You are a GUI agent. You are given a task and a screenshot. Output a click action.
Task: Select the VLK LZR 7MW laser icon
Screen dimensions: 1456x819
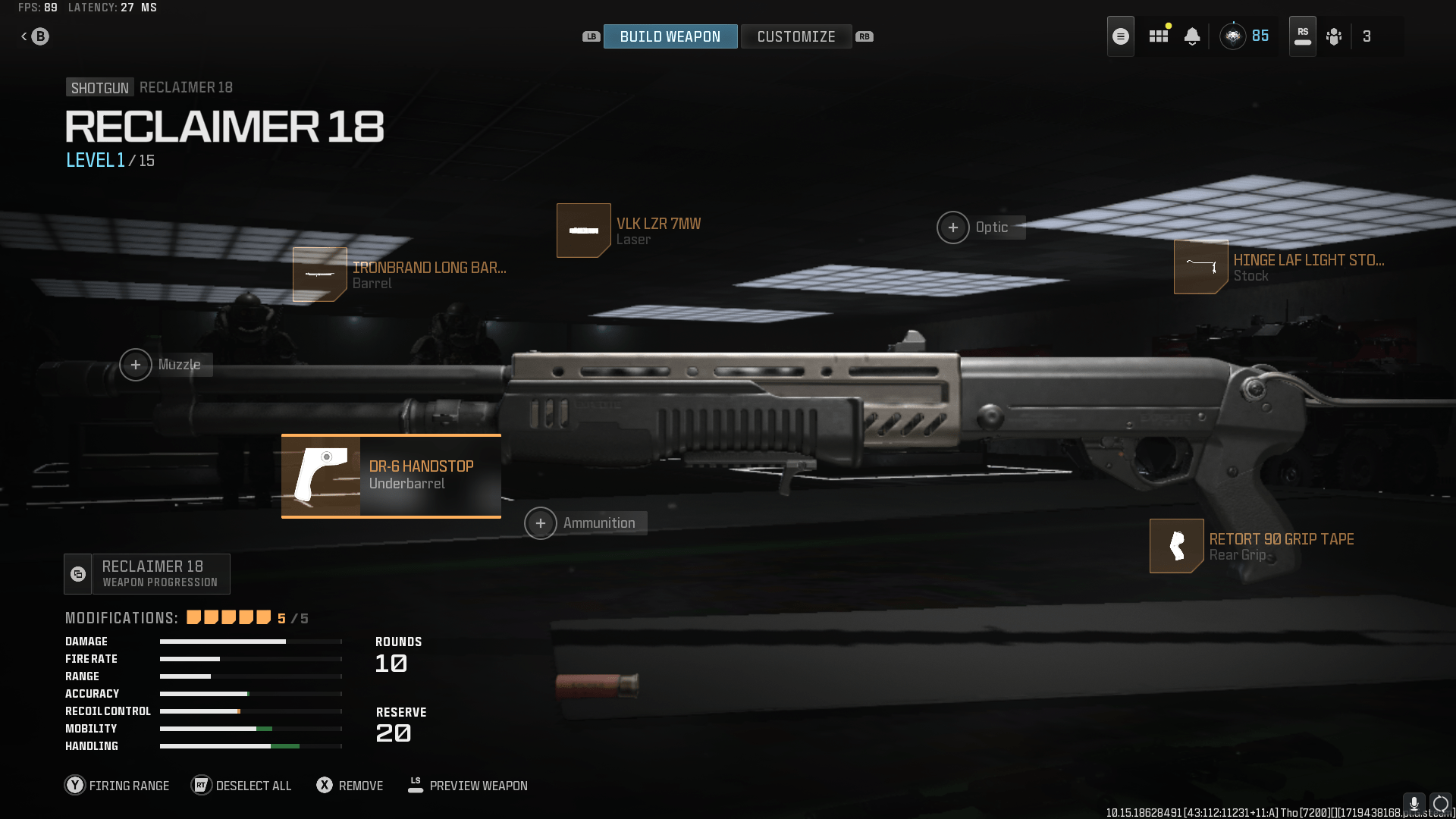click(583, 230)
